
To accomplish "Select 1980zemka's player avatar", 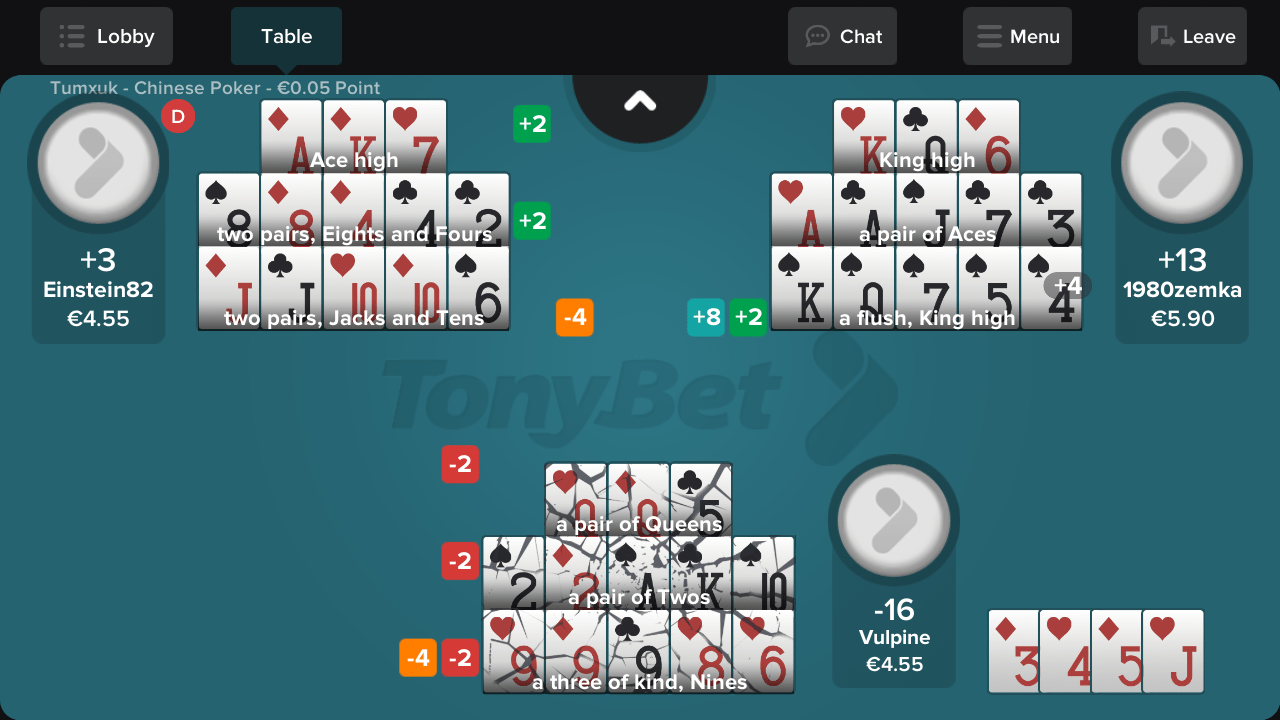I will click(x=1181, y=163).
